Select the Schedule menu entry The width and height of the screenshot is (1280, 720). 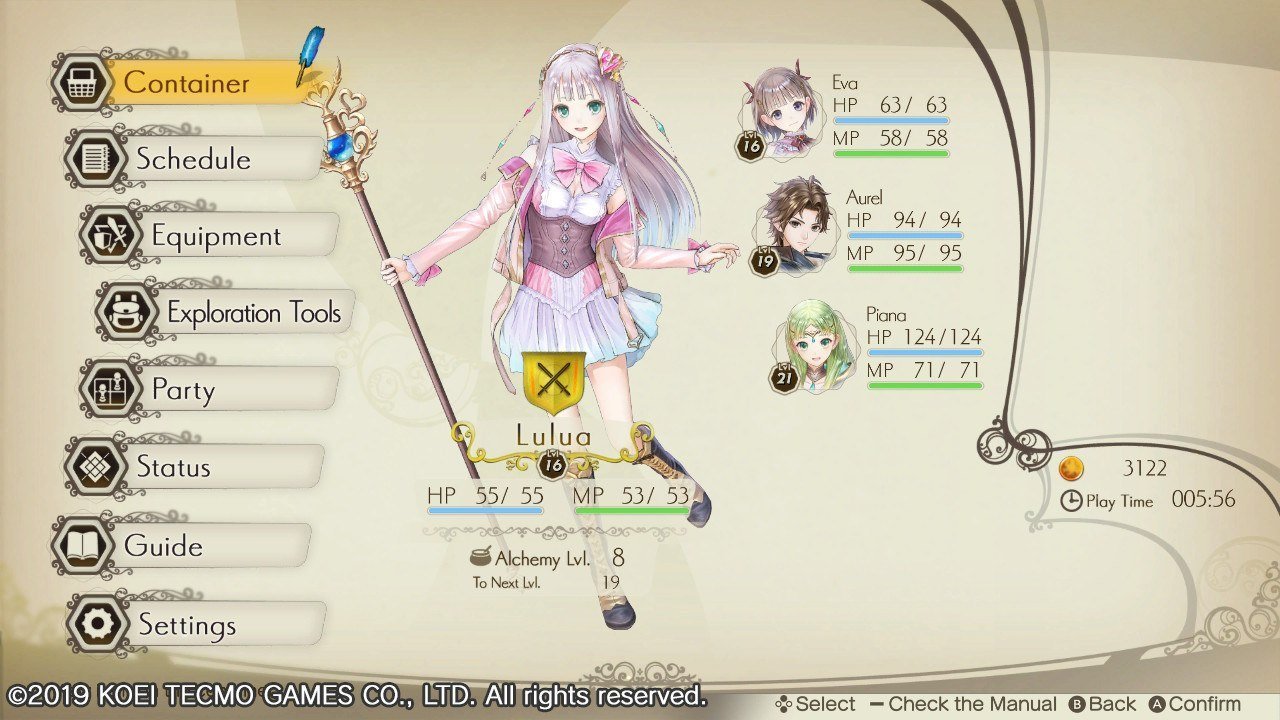[x=193, y=159]
